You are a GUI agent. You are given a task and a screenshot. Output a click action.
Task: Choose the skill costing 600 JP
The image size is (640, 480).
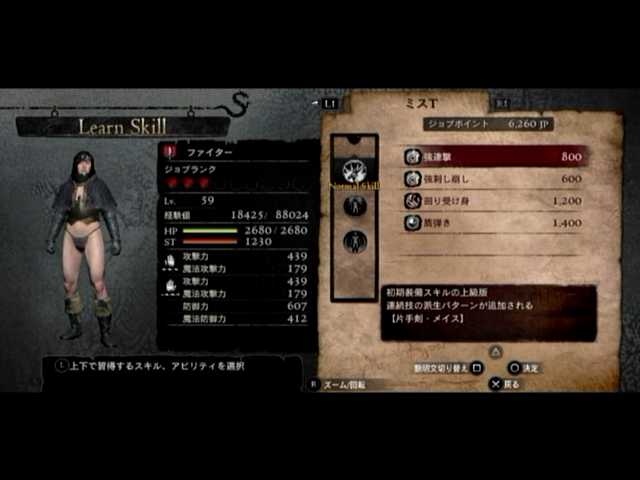(494, 179)
